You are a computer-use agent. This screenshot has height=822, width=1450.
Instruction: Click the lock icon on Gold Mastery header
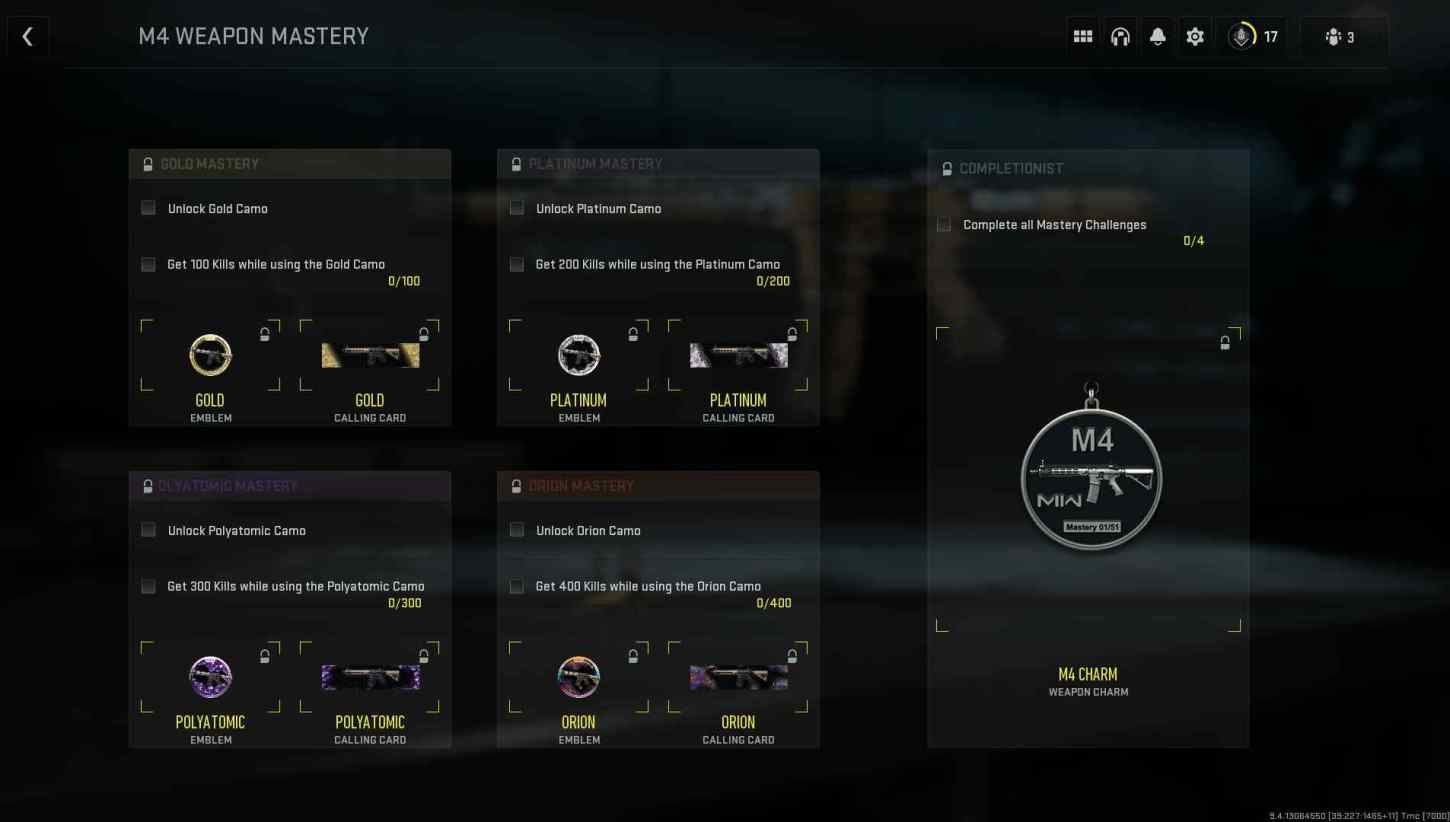click(x=148, y=163)
